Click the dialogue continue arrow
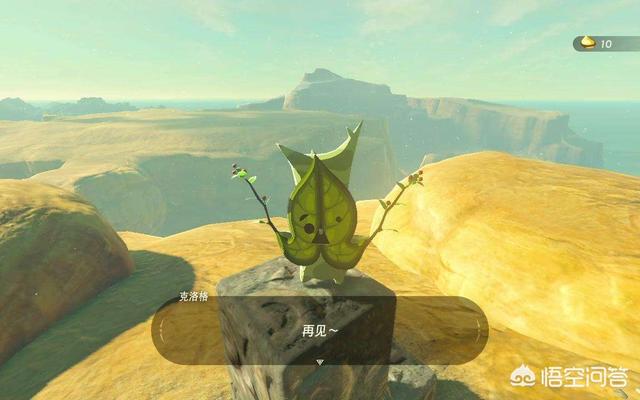The image size is (640, 400). 320,361
